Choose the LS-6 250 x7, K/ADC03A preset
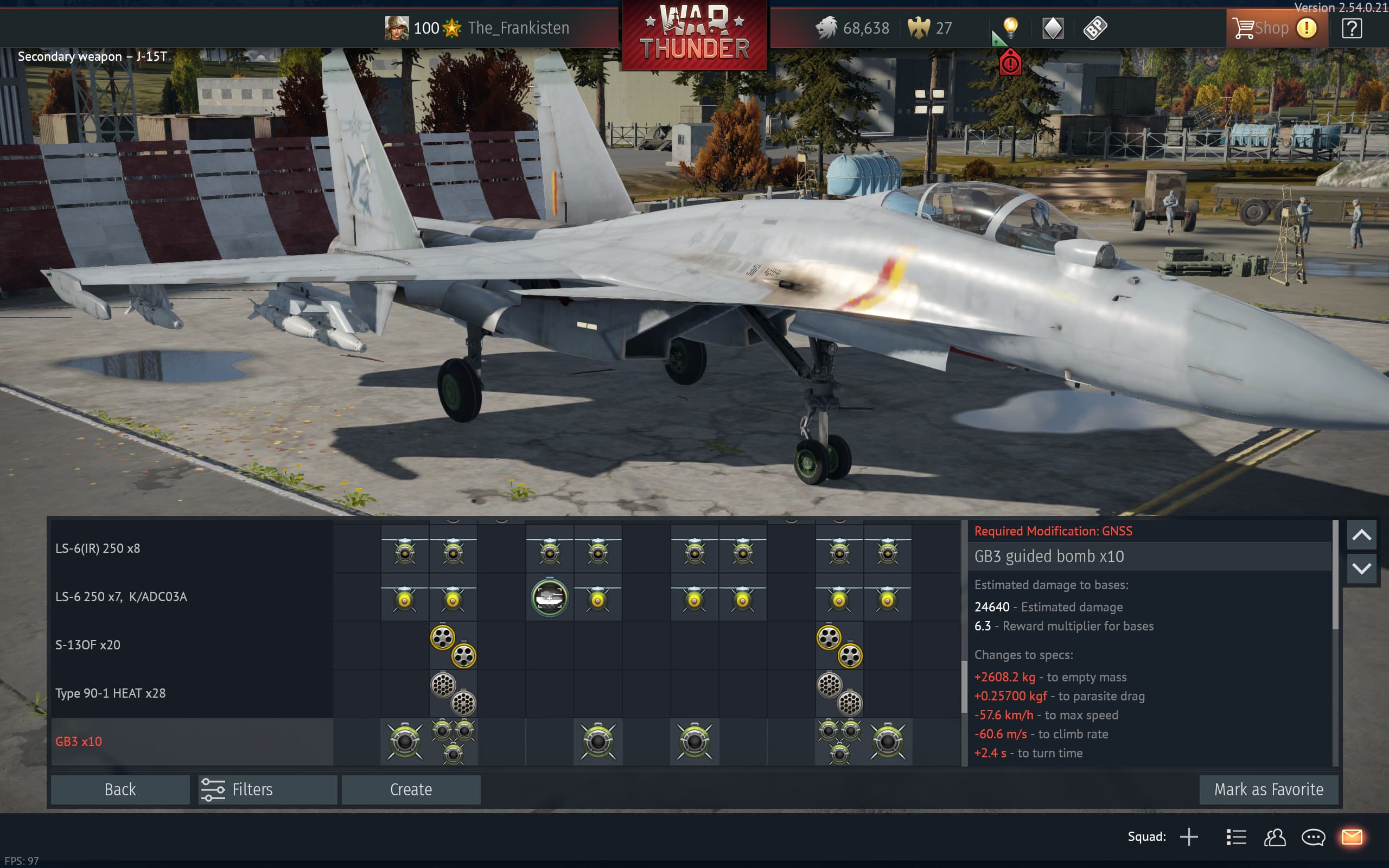 (x=121, y=596)
